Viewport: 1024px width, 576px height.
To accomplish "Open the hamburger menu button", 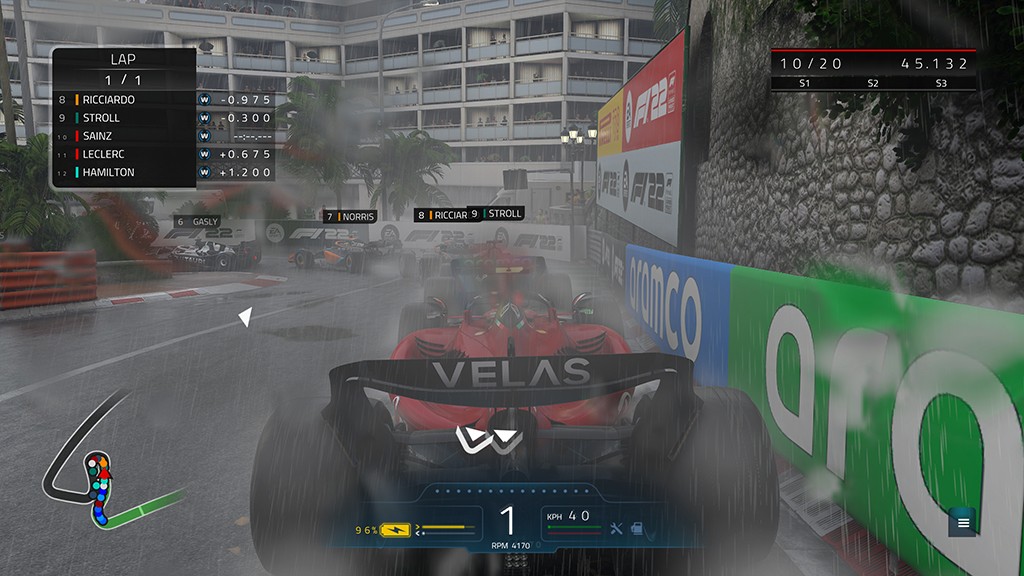I will click(x=963, y=522).
